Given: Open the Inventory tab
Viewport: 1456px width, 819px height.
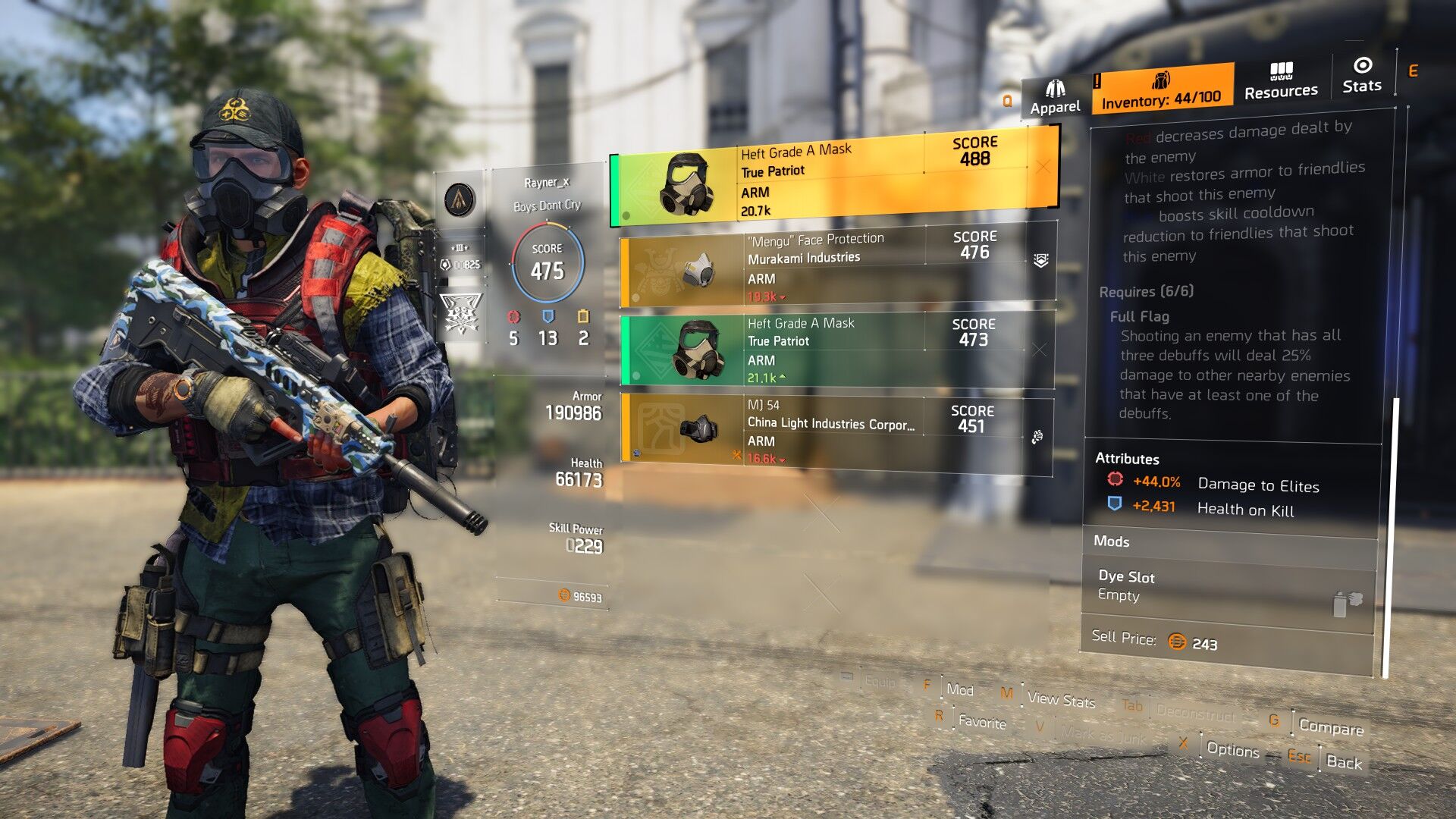Looking at the screenshot, I should [x=1161, y=90].
